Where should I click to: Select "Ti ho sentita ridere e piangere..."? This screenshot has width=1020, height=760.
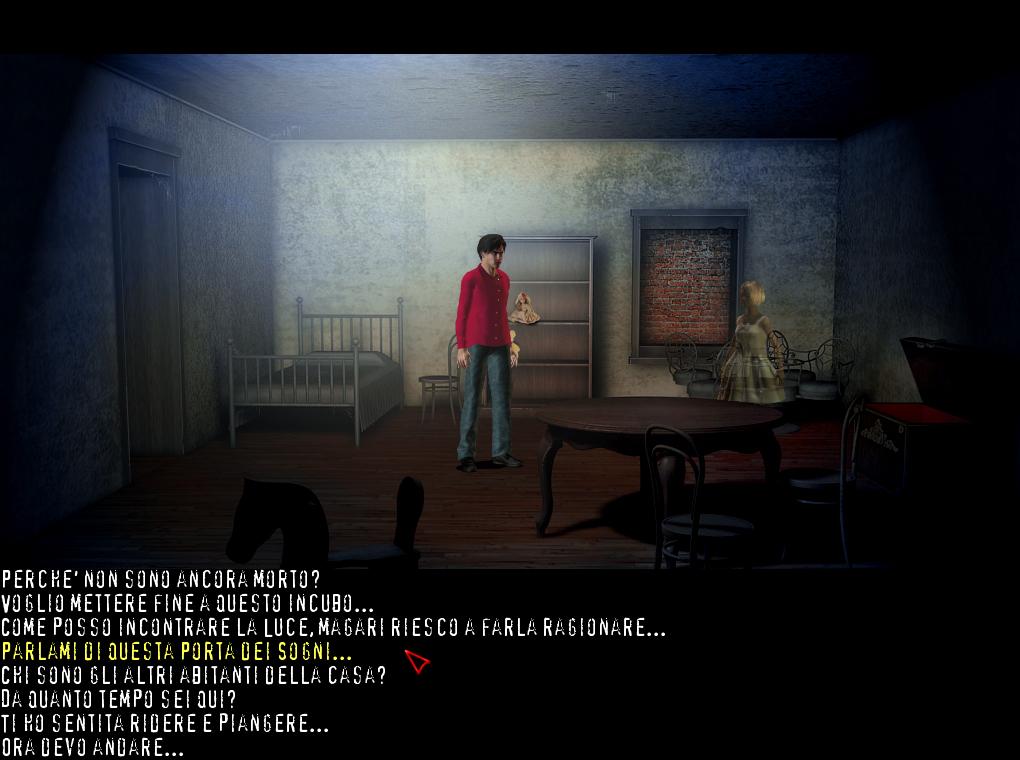(165, 723)
